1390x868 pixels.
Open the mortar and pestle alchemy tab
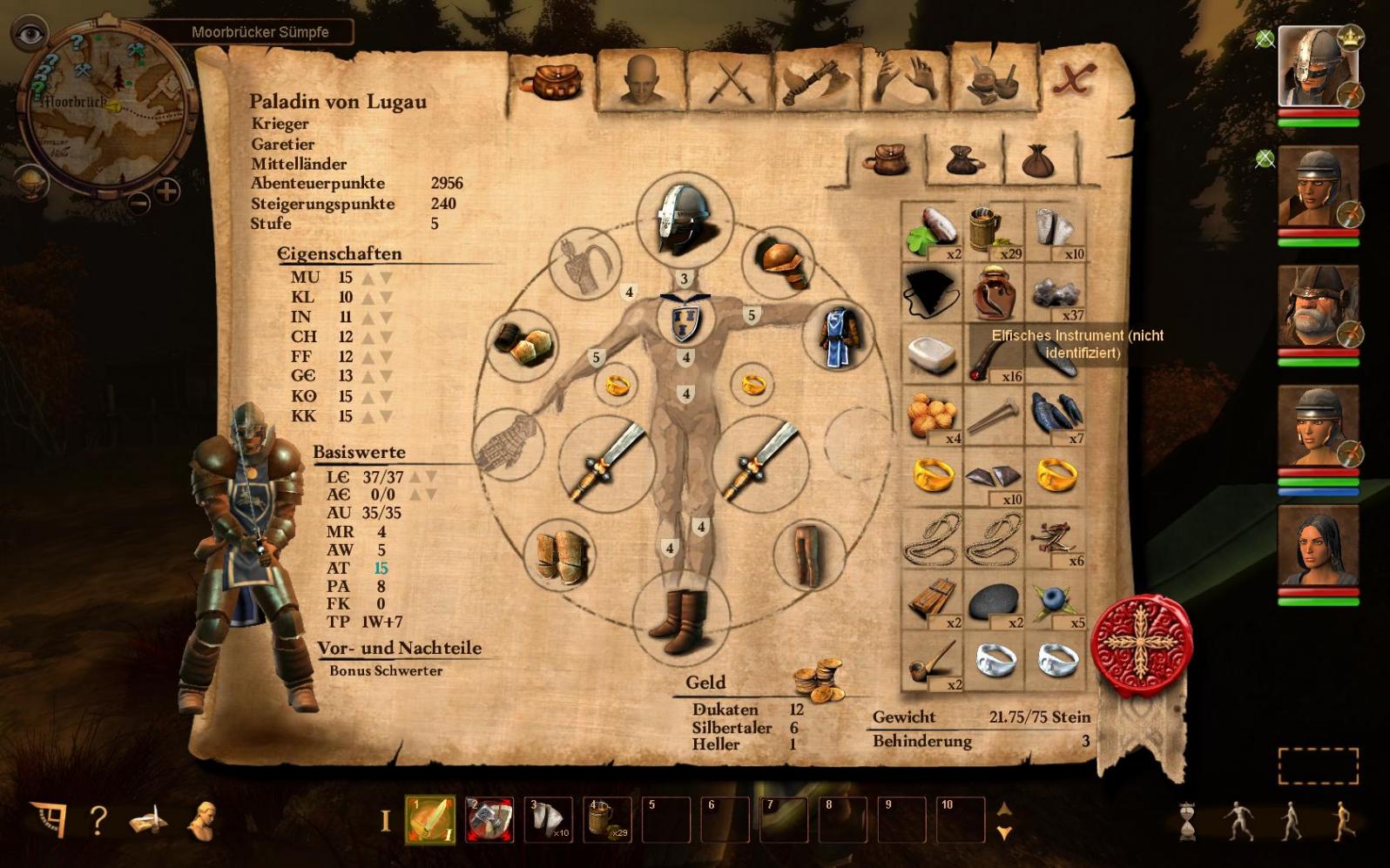coord(993,81)
